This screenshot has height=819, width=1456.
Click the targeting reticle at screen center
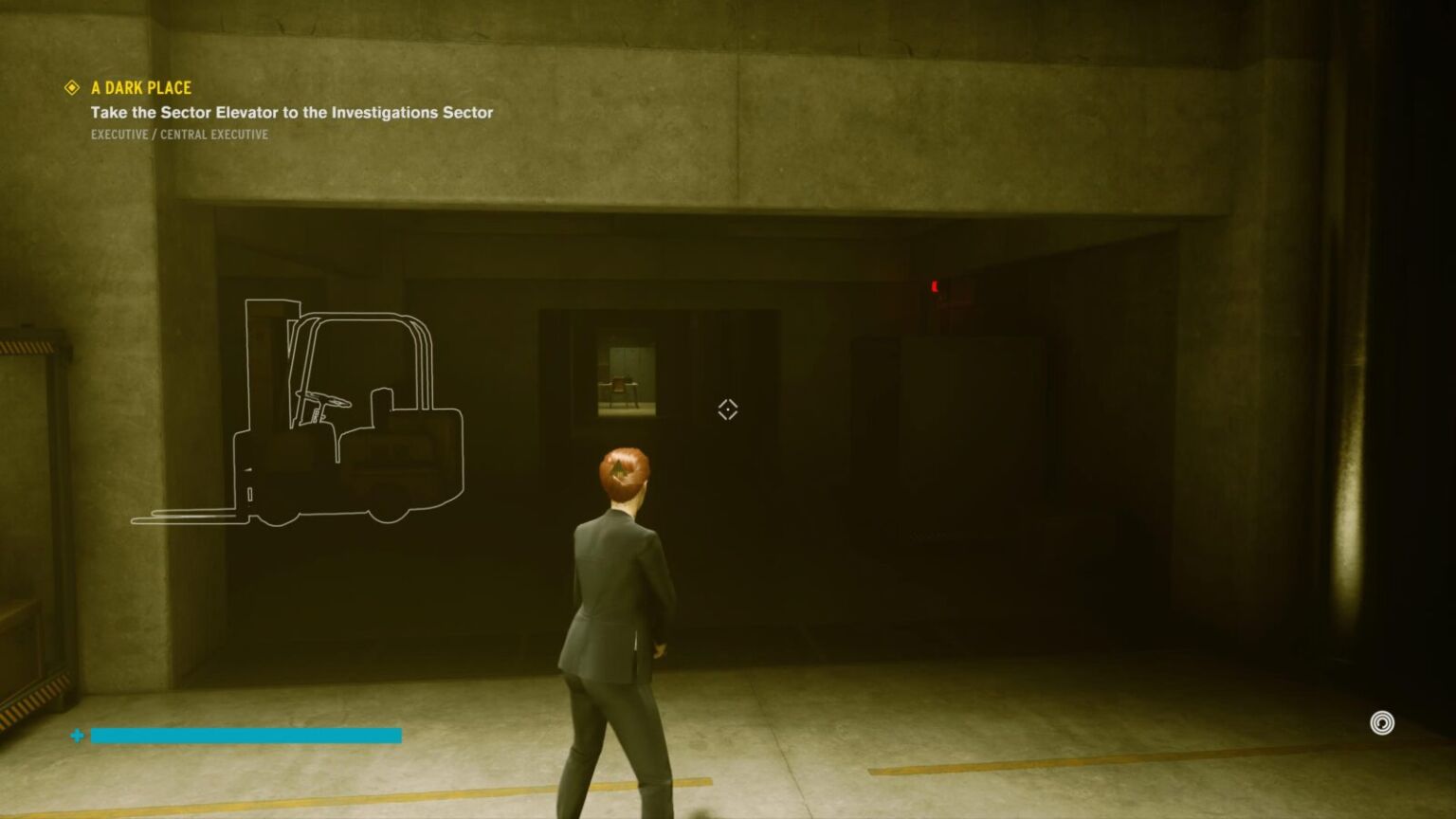(726, 409)
